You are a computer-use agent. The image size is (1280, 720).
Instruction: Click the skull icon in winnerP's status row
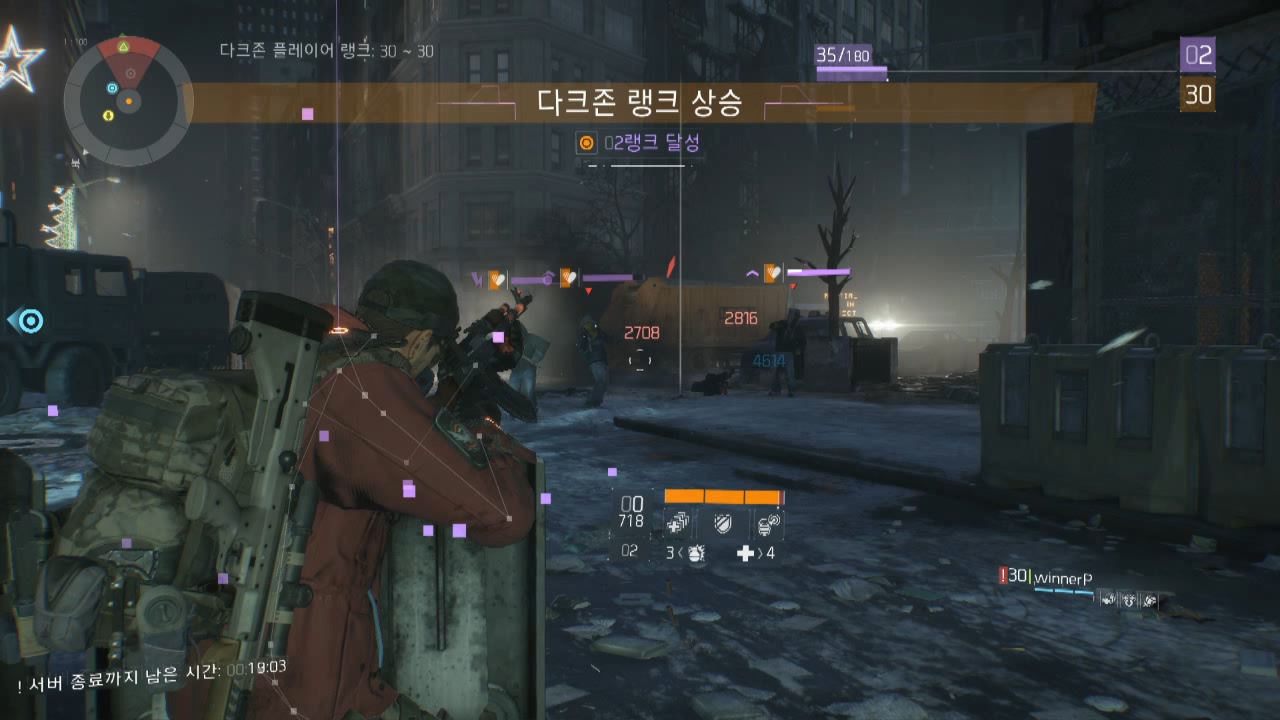[x=1128, y=601]
